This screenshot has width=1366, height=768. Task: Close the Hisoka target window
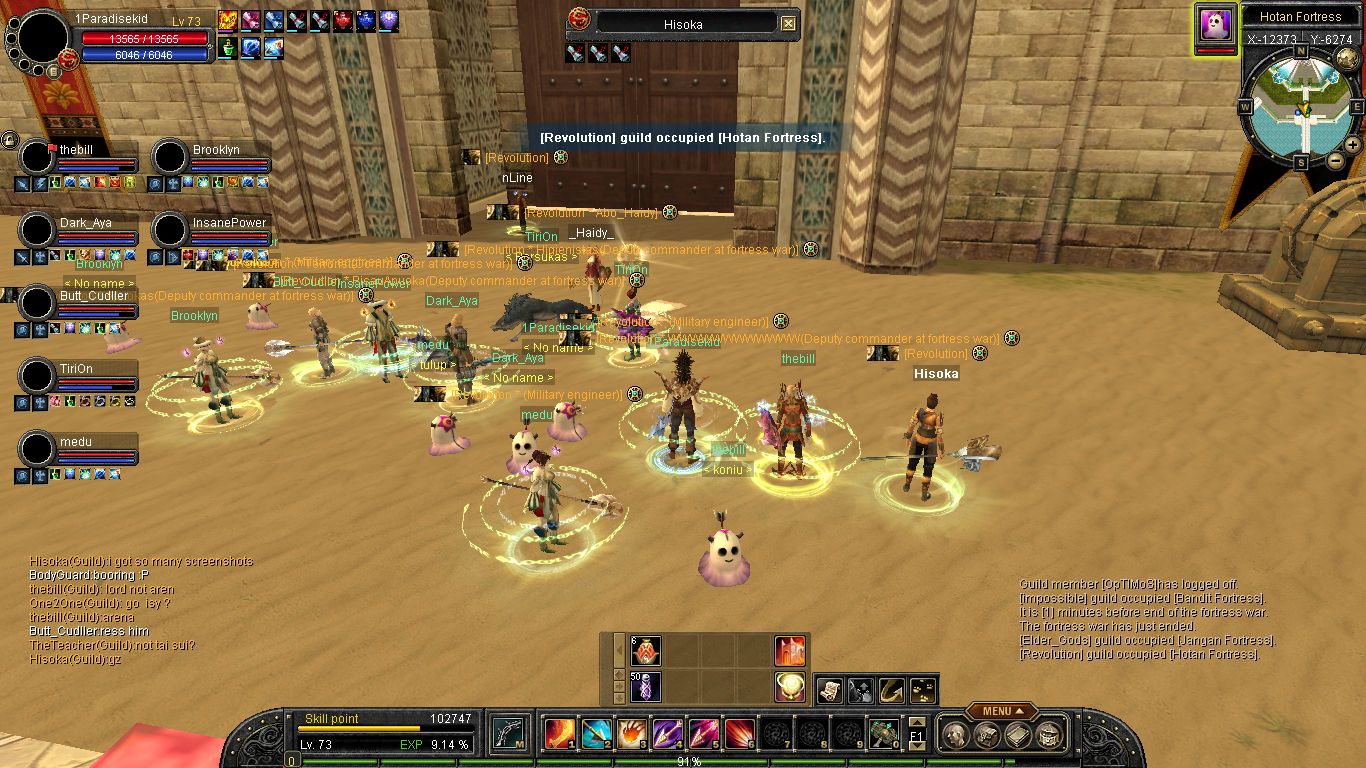point(788,23)
